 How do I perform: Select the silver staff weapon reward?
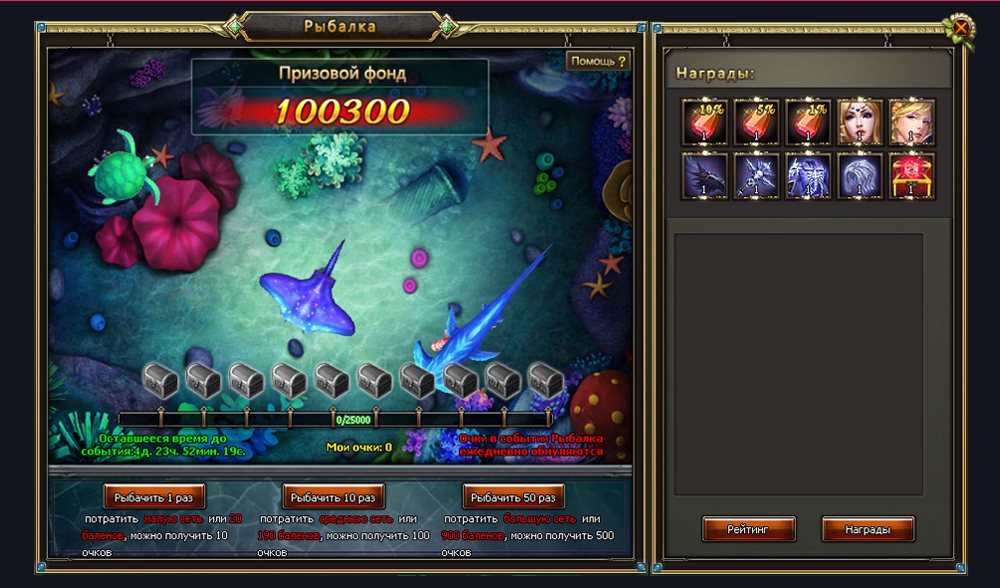756,174
